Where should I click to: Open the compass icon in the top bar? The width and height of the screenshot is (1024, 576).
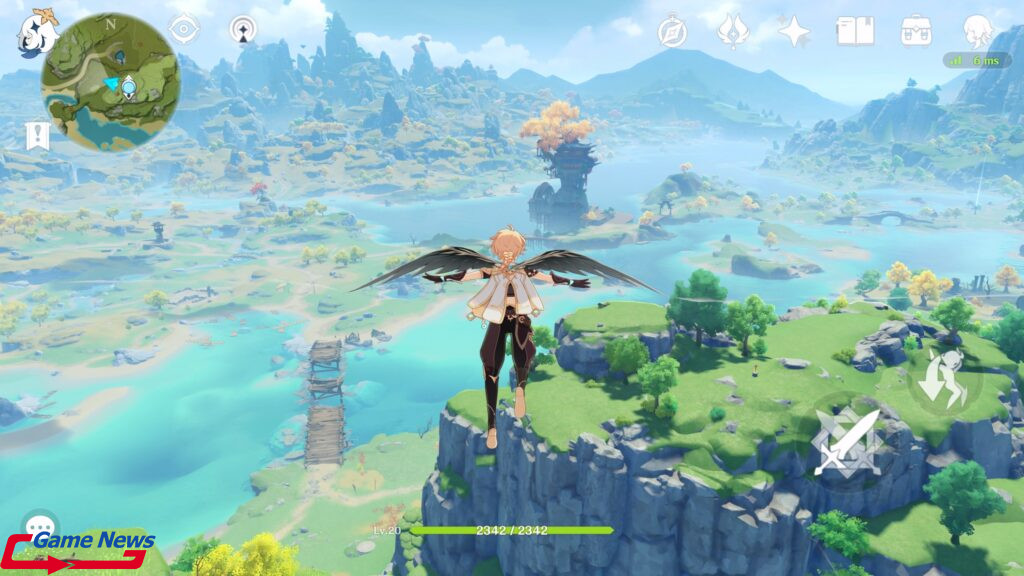point(672,31)
